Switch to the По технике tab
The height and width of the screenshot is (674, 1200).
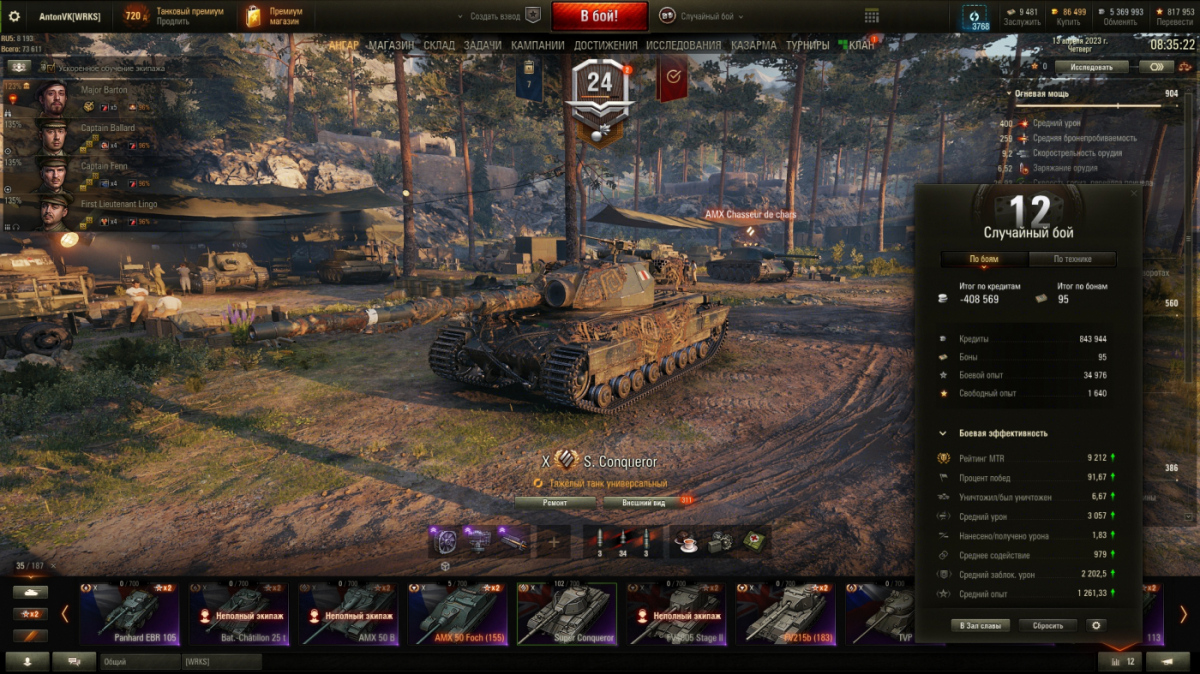click(1073, 259)
